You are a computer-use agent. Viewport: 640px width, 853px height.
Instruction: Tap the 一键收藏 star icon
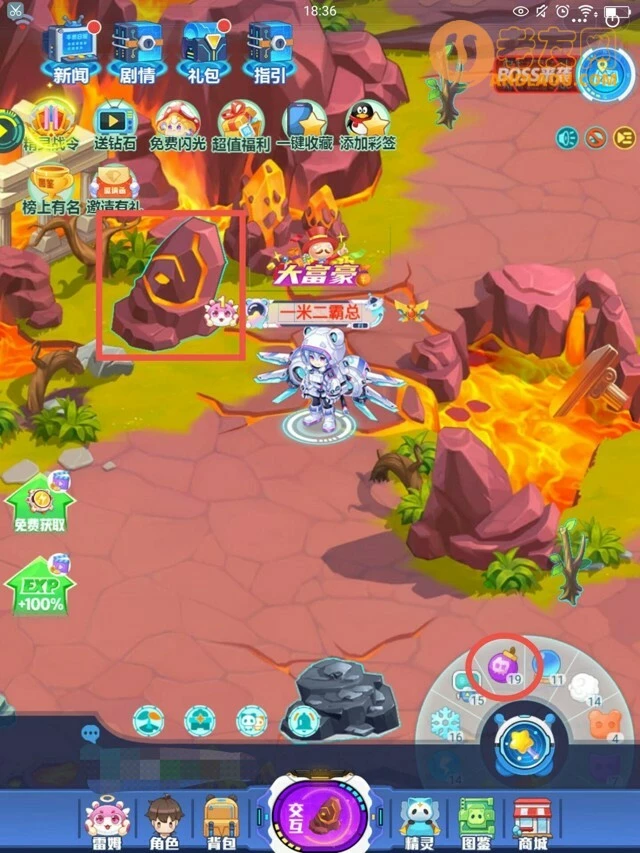pyautogui.click(x=304, y=125)
